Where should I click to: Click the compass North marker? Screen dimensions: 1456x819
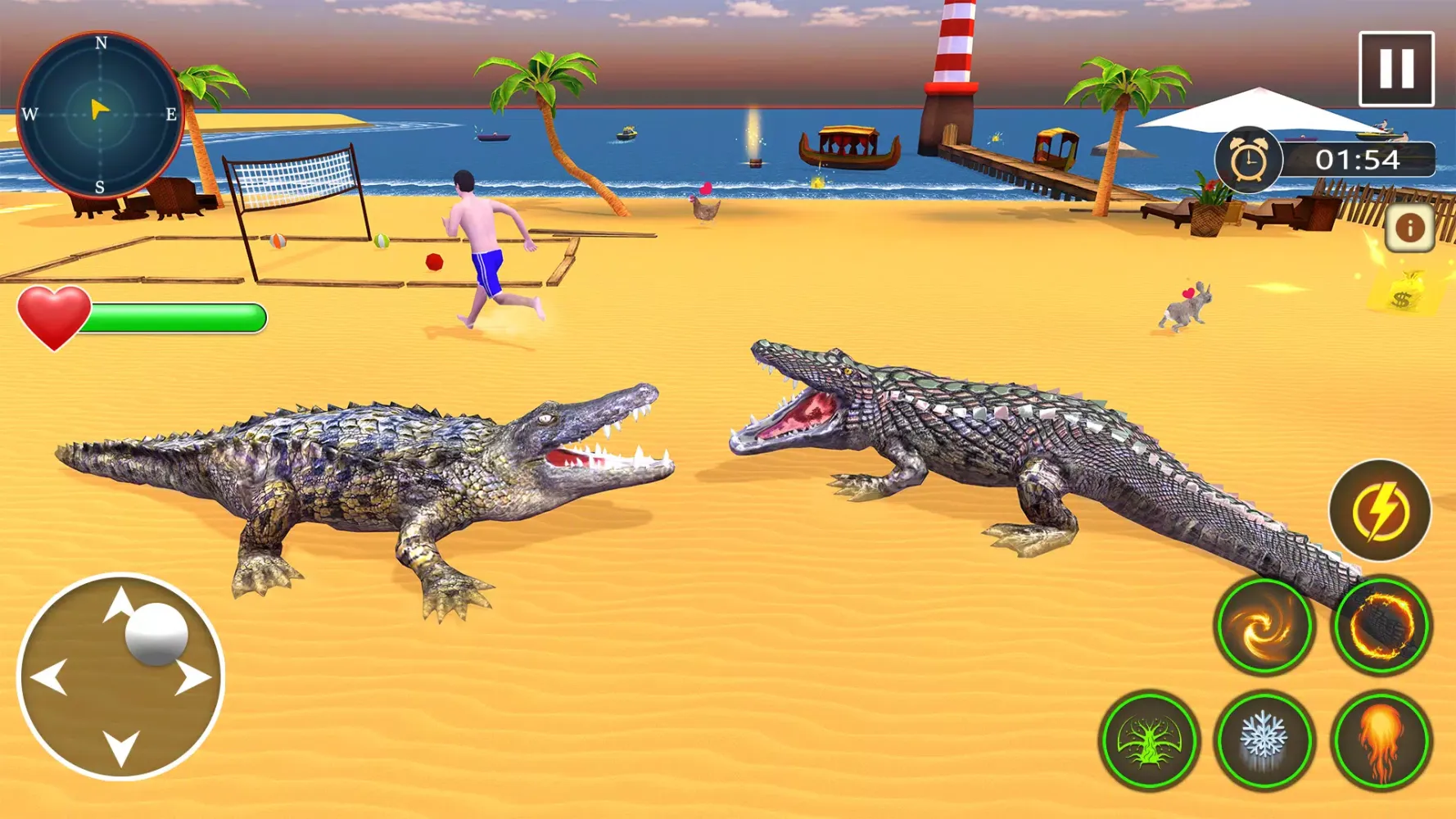click(100, 41)
